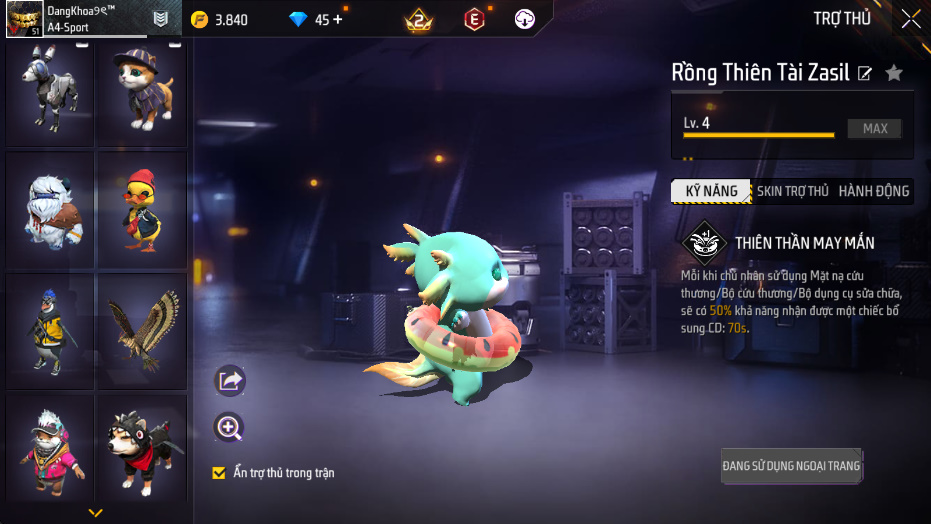Viewport: 931px width, 524px height.
Task: Open the HÀNH ĐỘNG tab
Action: [873, 191]
